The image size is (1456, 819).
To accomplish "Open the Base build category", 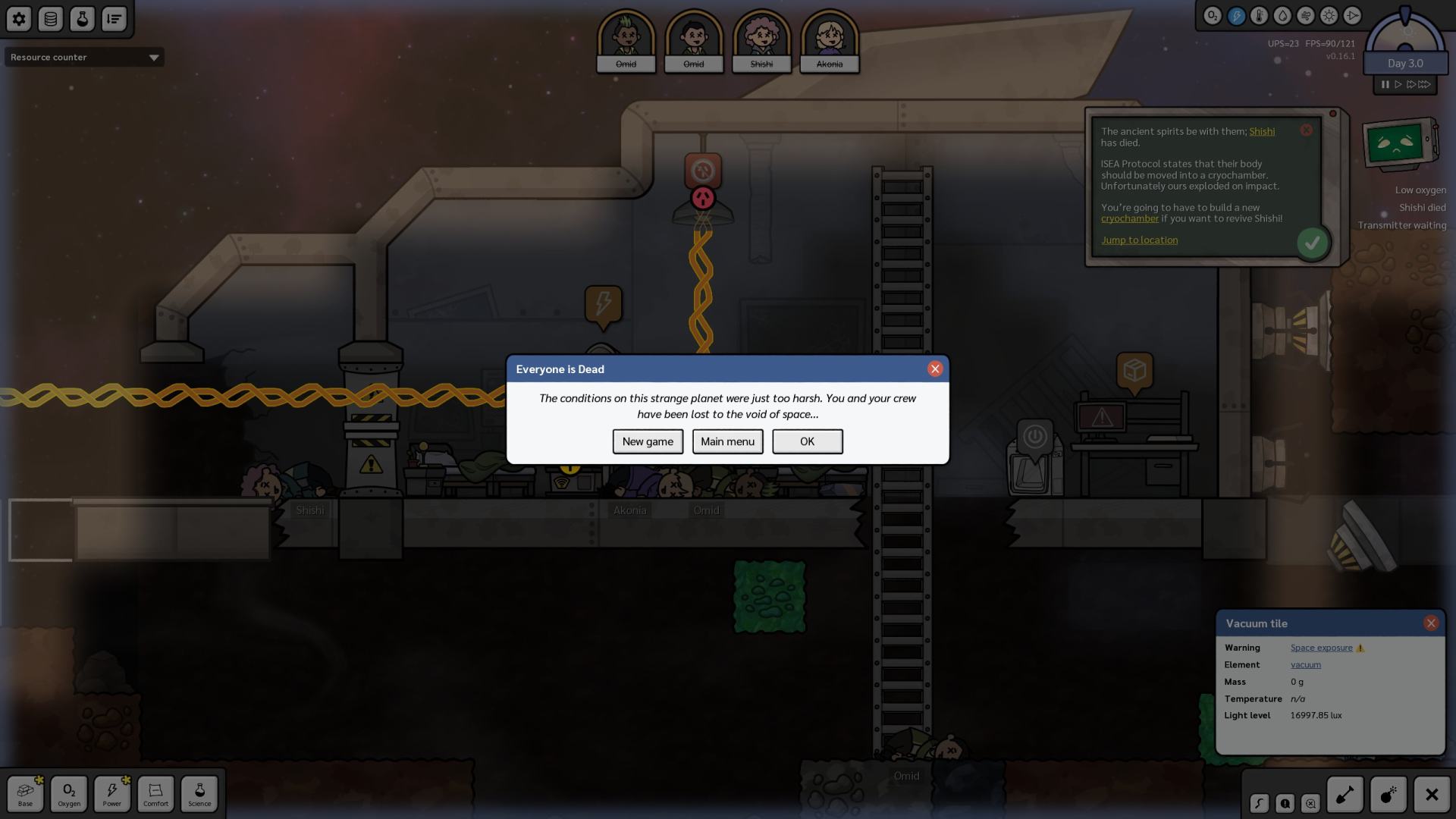I will point(26,793).
